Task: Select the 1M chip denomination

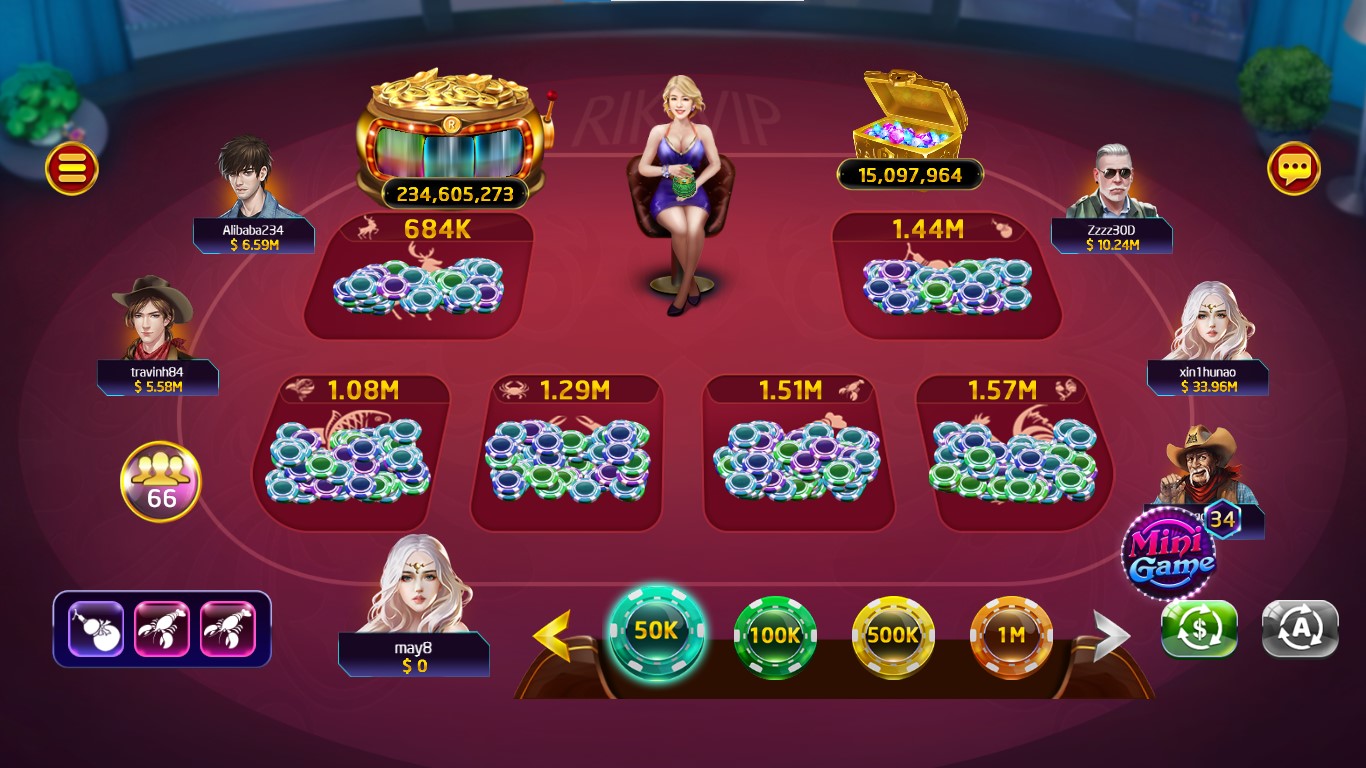Action: [x=1013, y=639]
